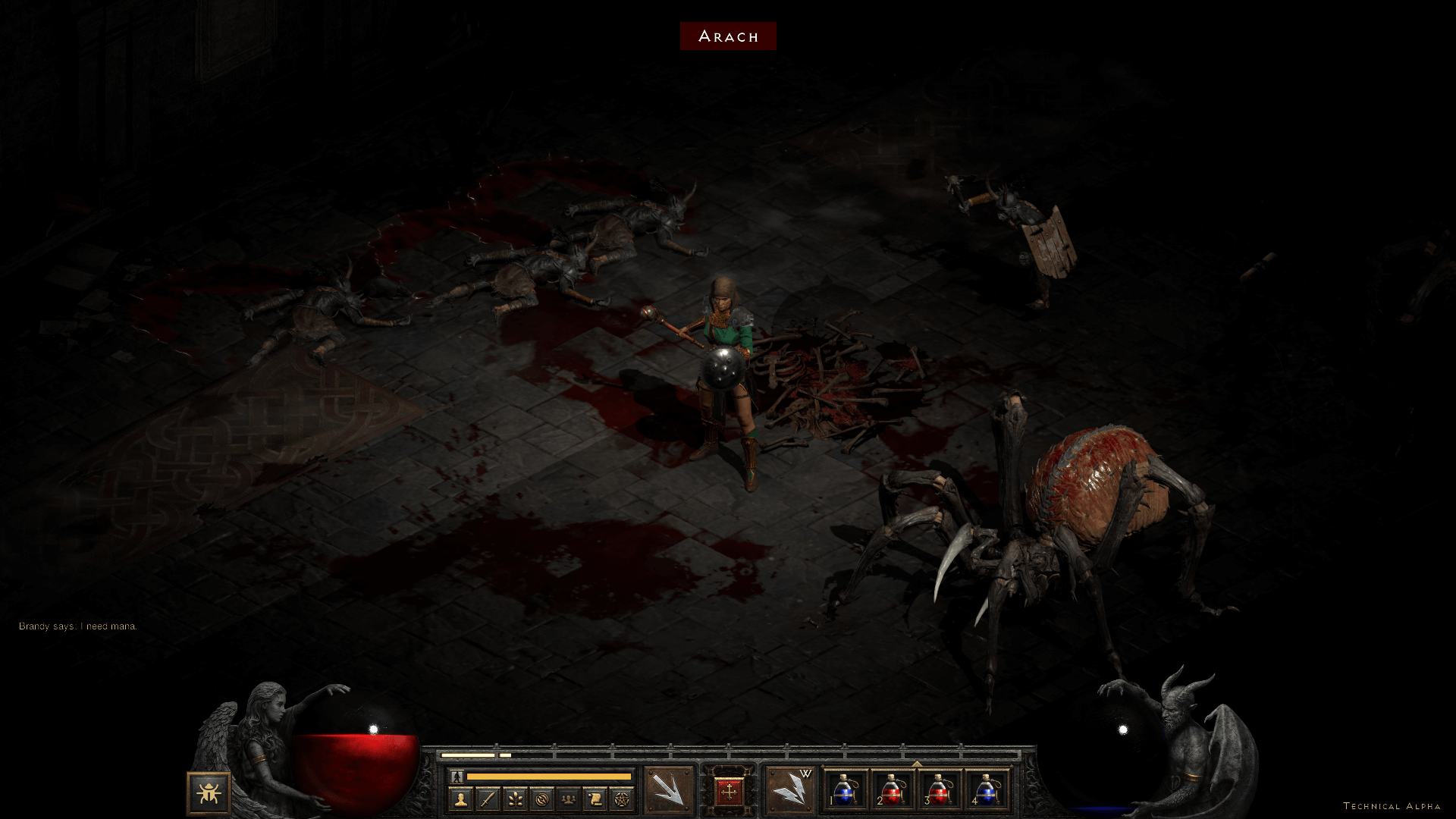Open inventory via the sword icon
Screen dimensions: 1456x819
pyautogui.click(x=488, y=799)
